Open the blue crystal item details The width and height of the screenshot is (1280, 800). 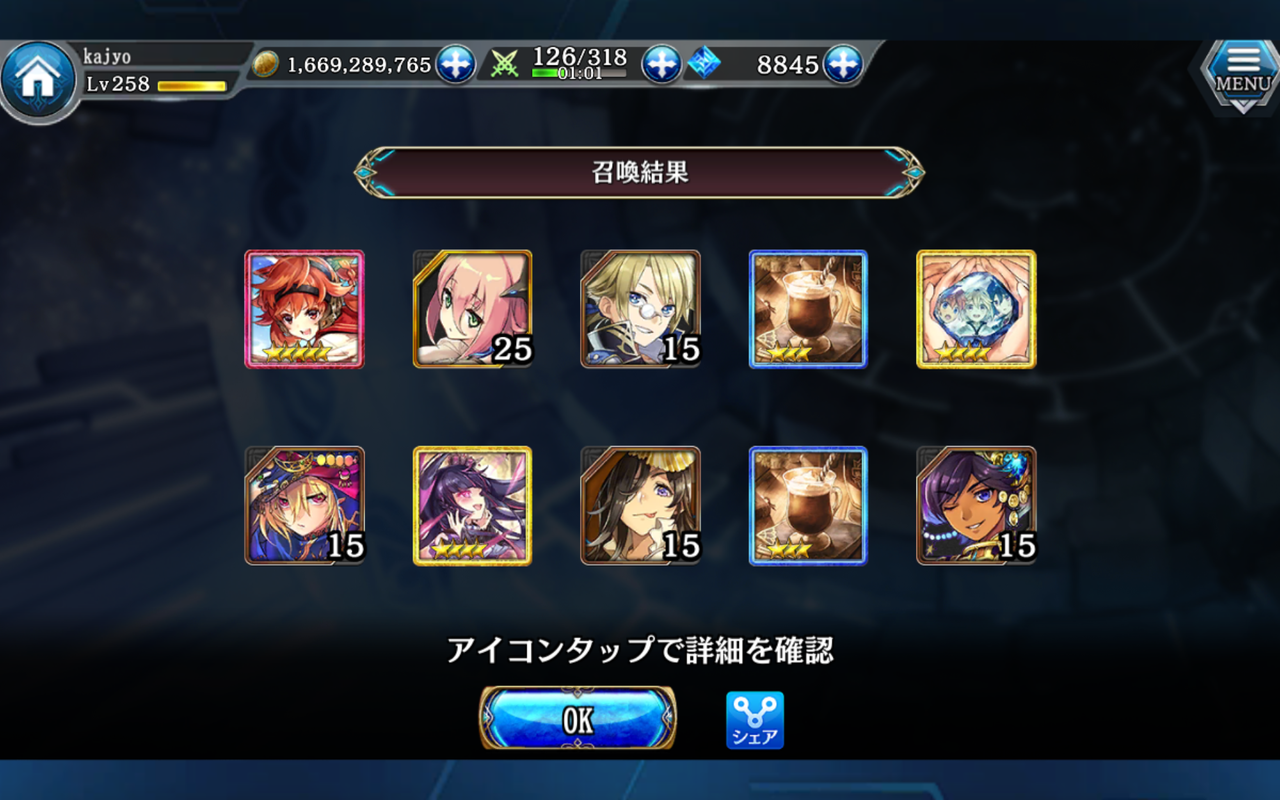coord(975,308)
